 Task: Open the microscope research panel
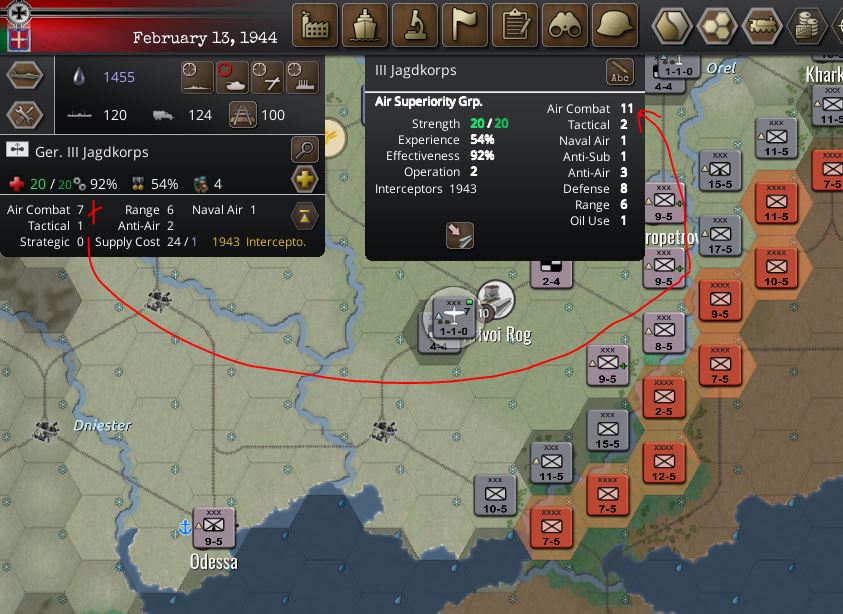[415, 25]
